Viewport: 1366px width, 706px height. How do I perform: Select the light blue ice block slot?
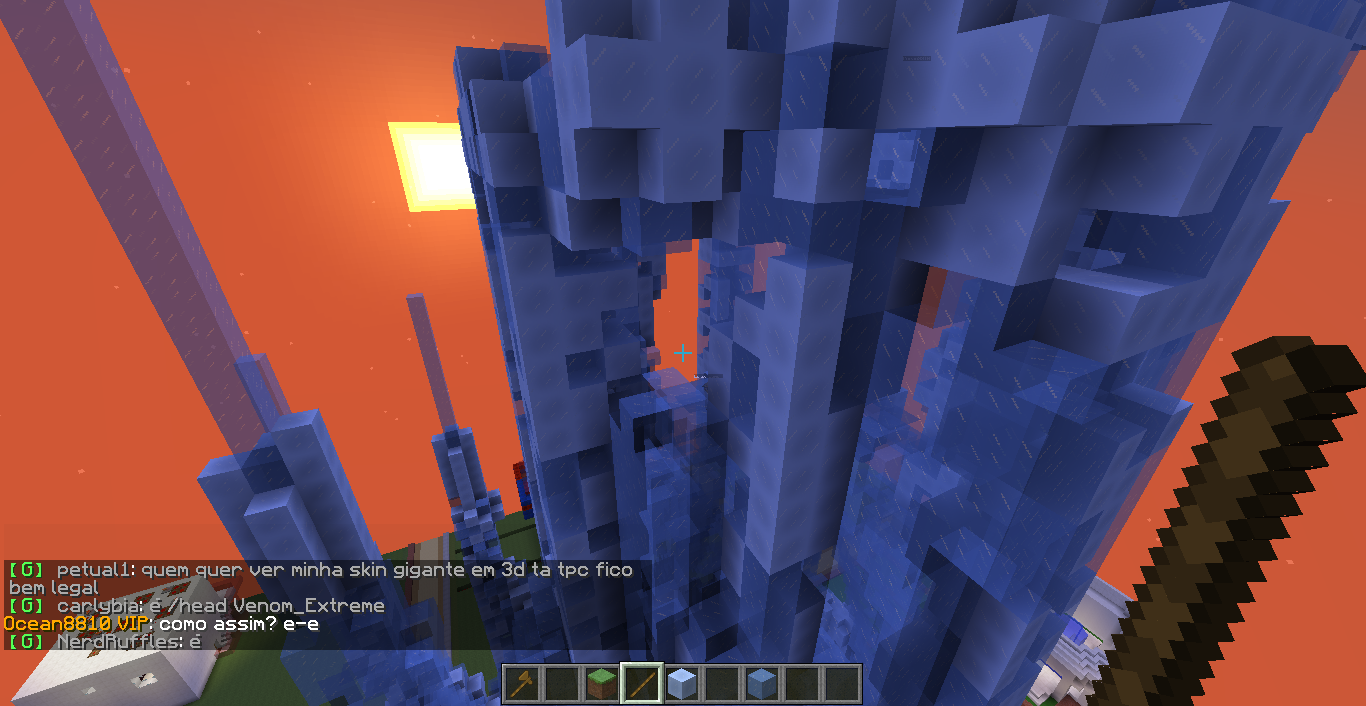tap(681, 684)
